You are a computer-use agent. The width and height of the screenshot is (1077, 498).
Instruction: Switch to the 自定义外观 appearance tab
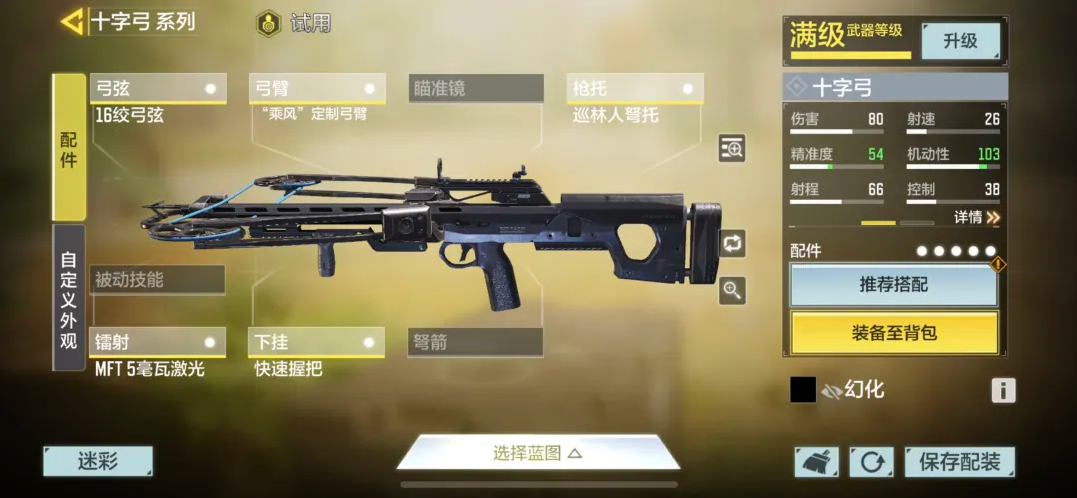pyautogui.click(x=69, y=296)
